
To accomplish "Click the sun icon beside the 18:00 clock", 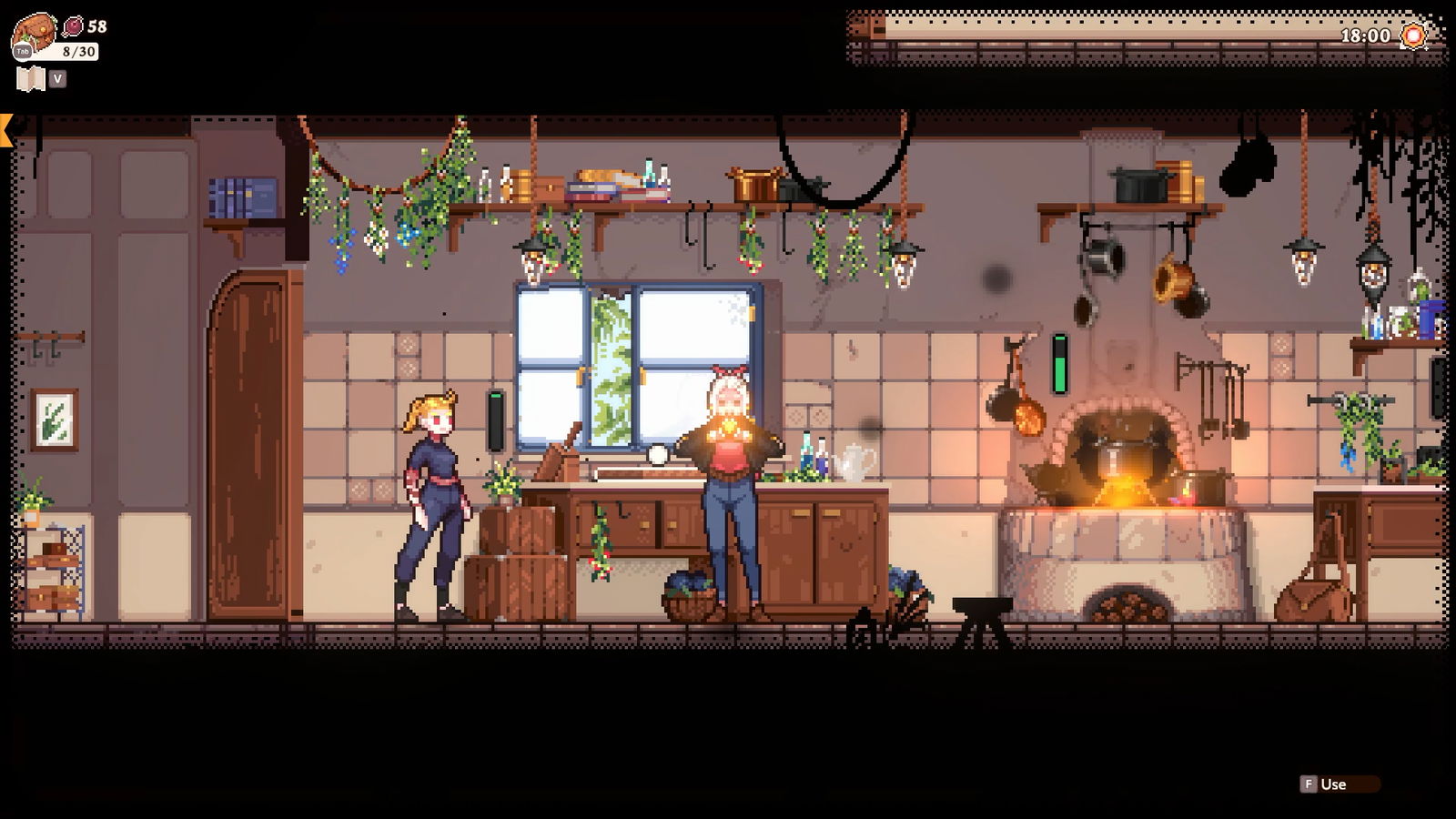I will [1412, 36].
